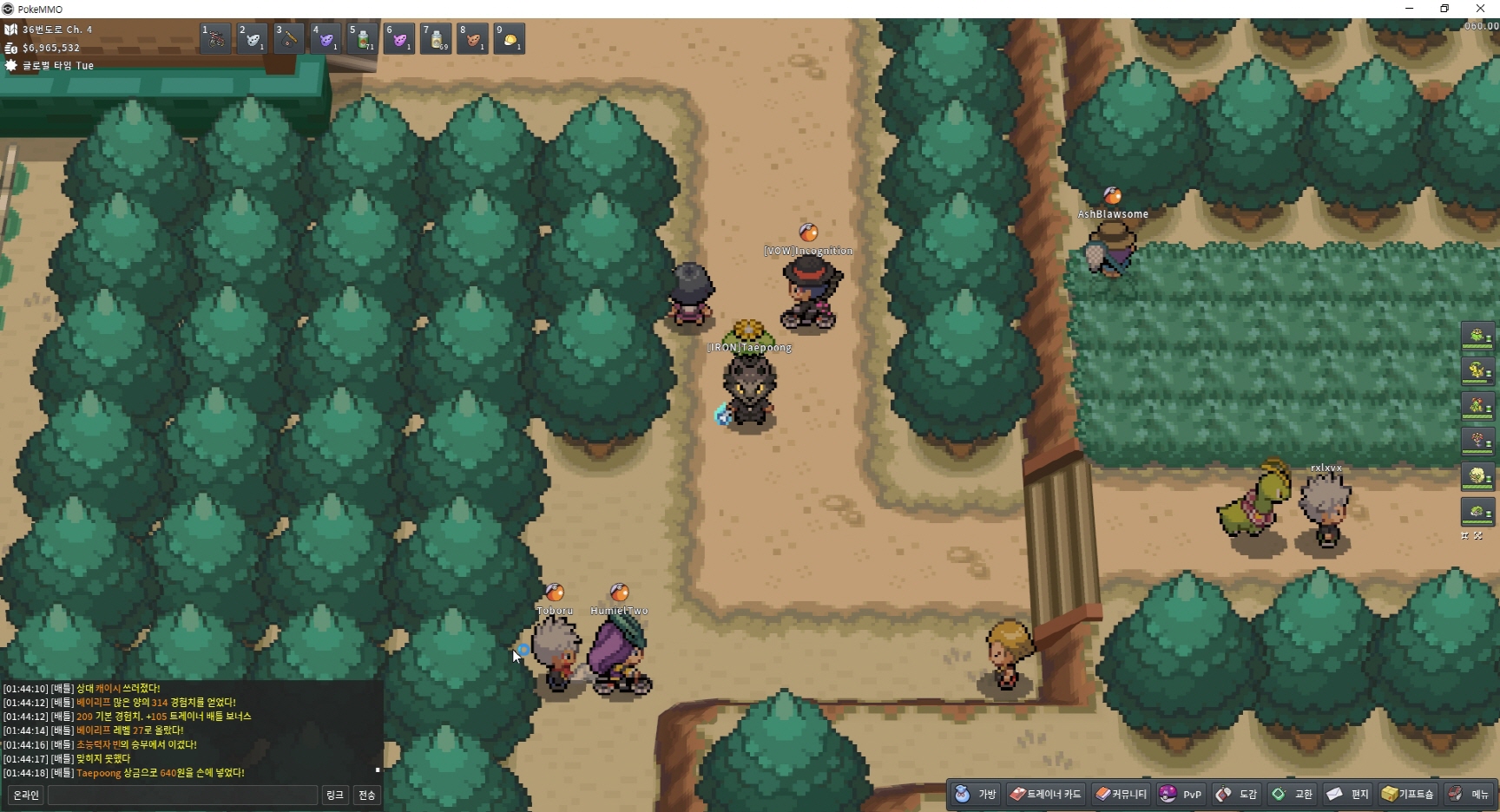Select the brown ocarina in hotbar slot 8
The width and height of the screenshot is (1500, 812).
[x=472, y=39]
